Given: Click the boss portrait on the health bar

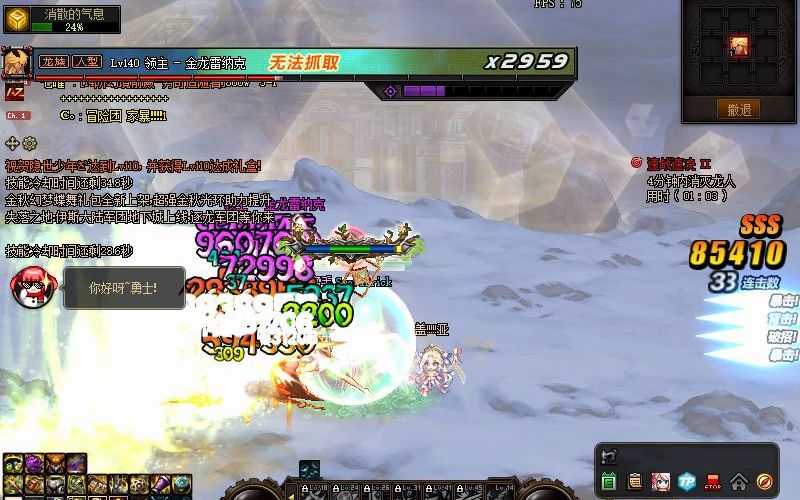Looking at the screenshot, I should [16, 62].
